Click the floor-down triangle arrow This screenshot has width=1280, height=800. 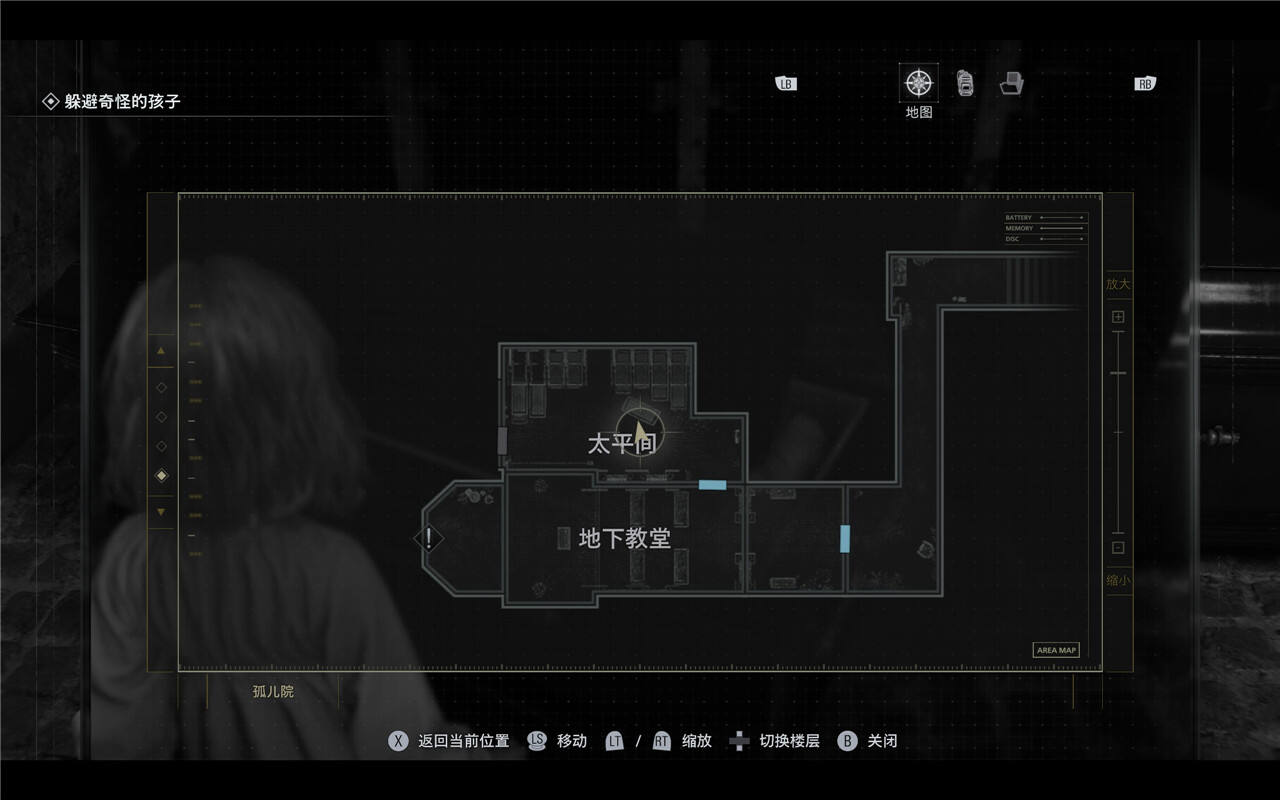[x=161, y=513]
